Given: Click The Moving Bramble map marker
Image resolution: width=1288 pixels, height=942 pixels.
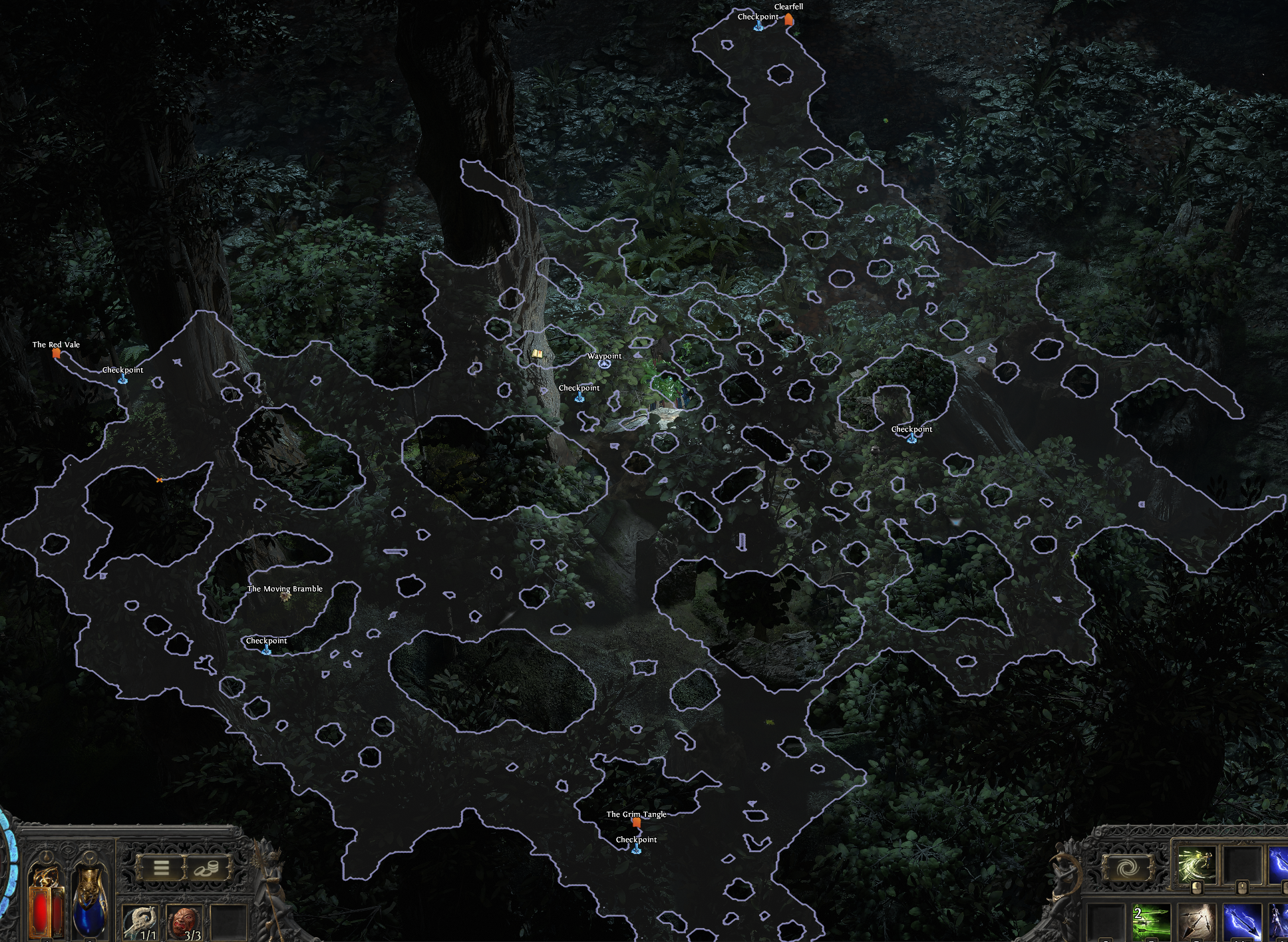Looking at the screenshot, I should (286, 597).
